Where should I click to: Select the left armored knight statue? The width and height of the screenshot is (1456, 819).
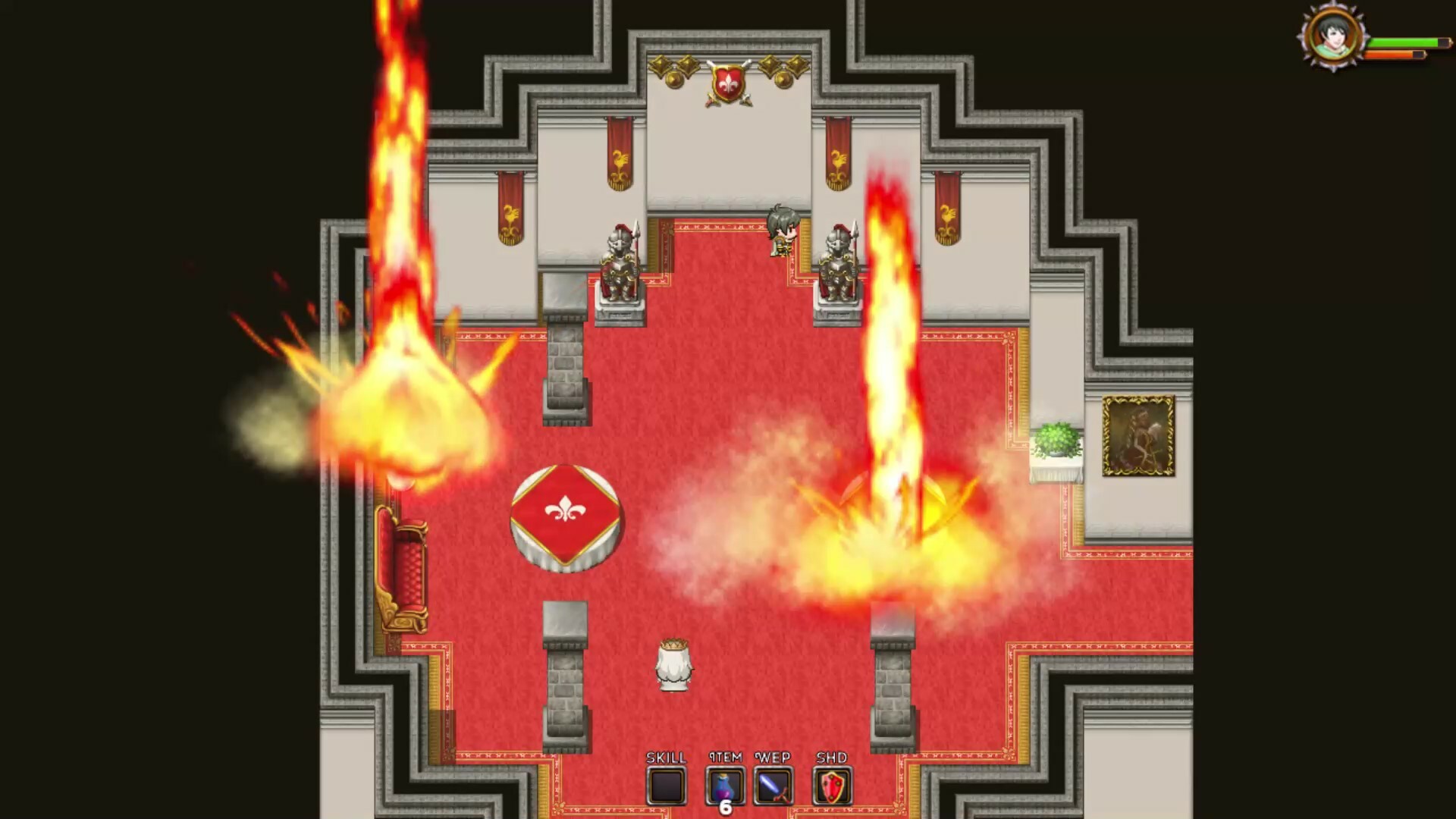[x=620, y=262]
